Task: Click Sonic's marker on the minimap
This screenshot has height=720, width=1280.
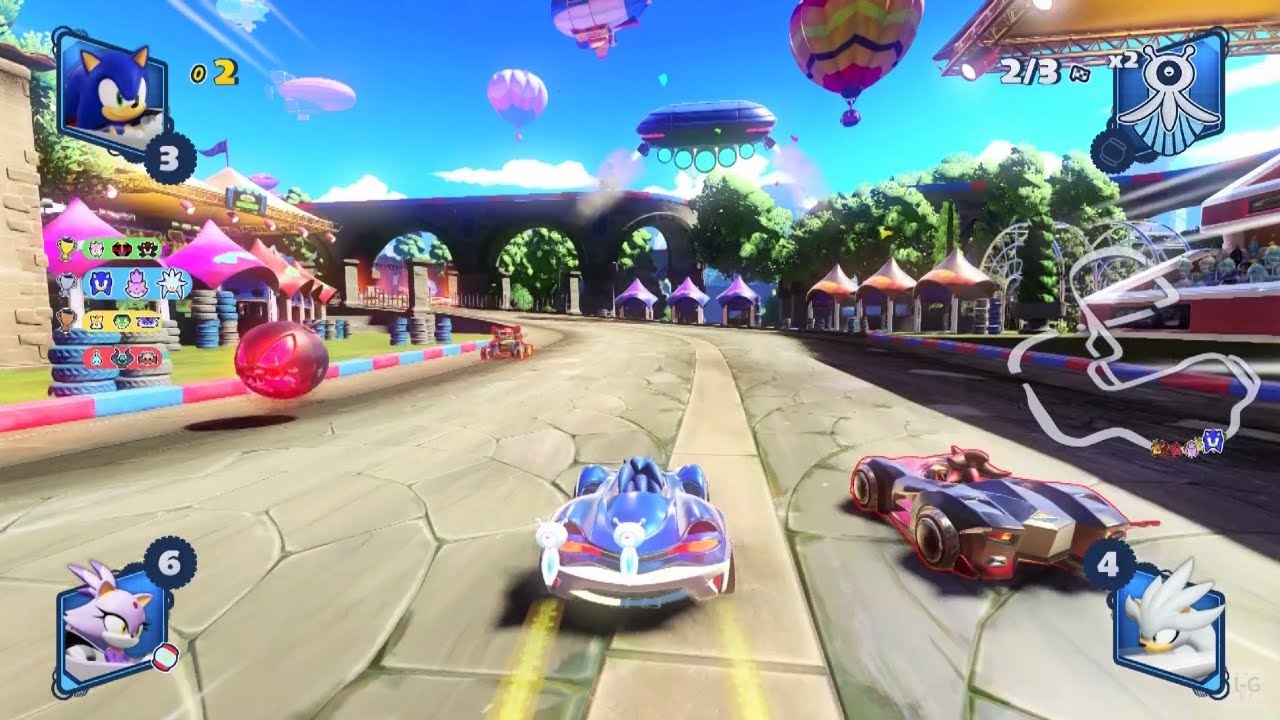Action: click(x=1212, y=442)
